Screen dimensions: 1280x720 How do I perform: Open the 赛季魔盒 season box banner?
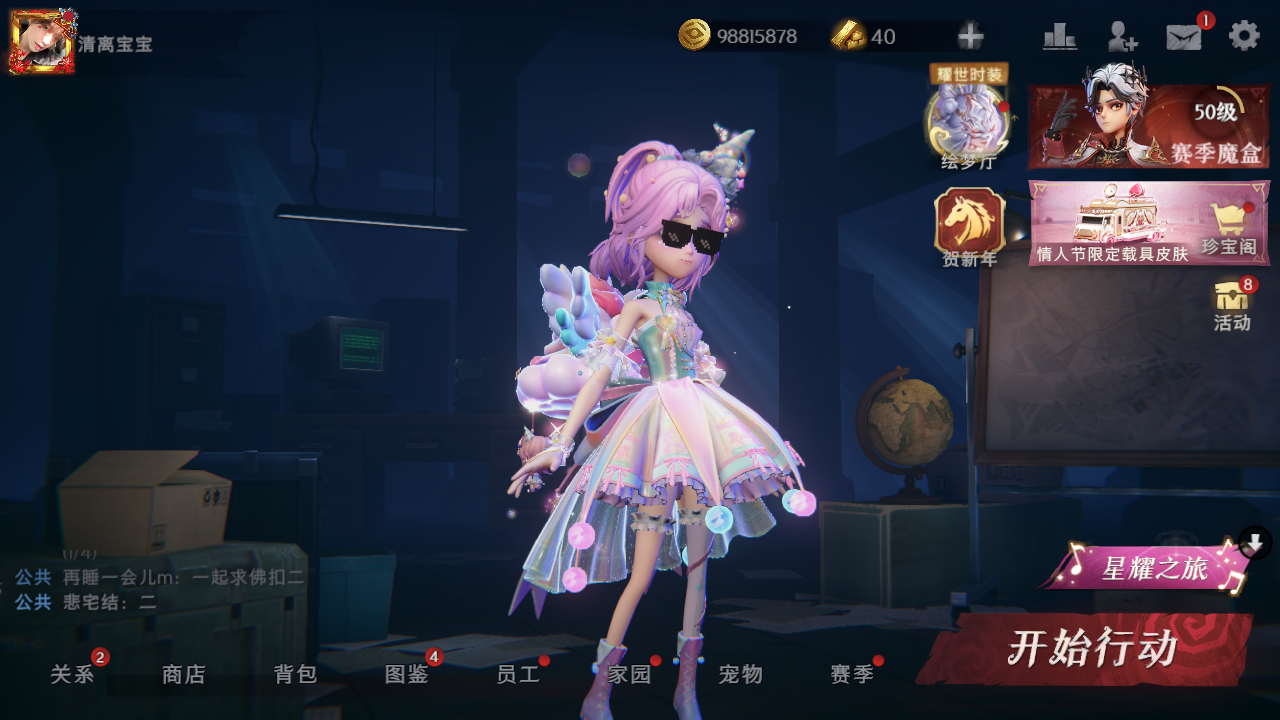pos(1149,126)
